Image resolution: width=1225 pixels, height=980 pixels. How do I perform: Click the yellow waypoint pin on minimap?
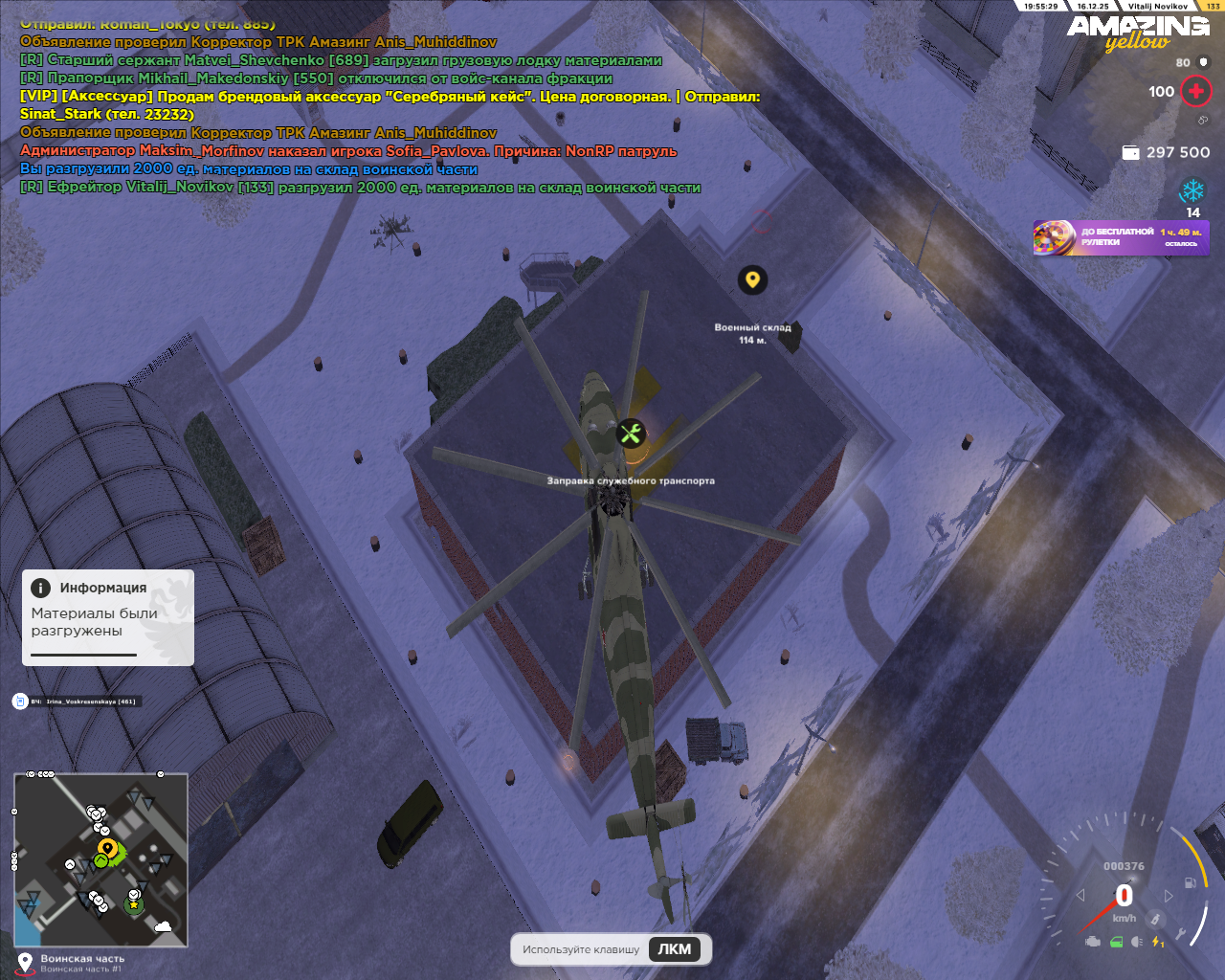click(x=107, y=848)
